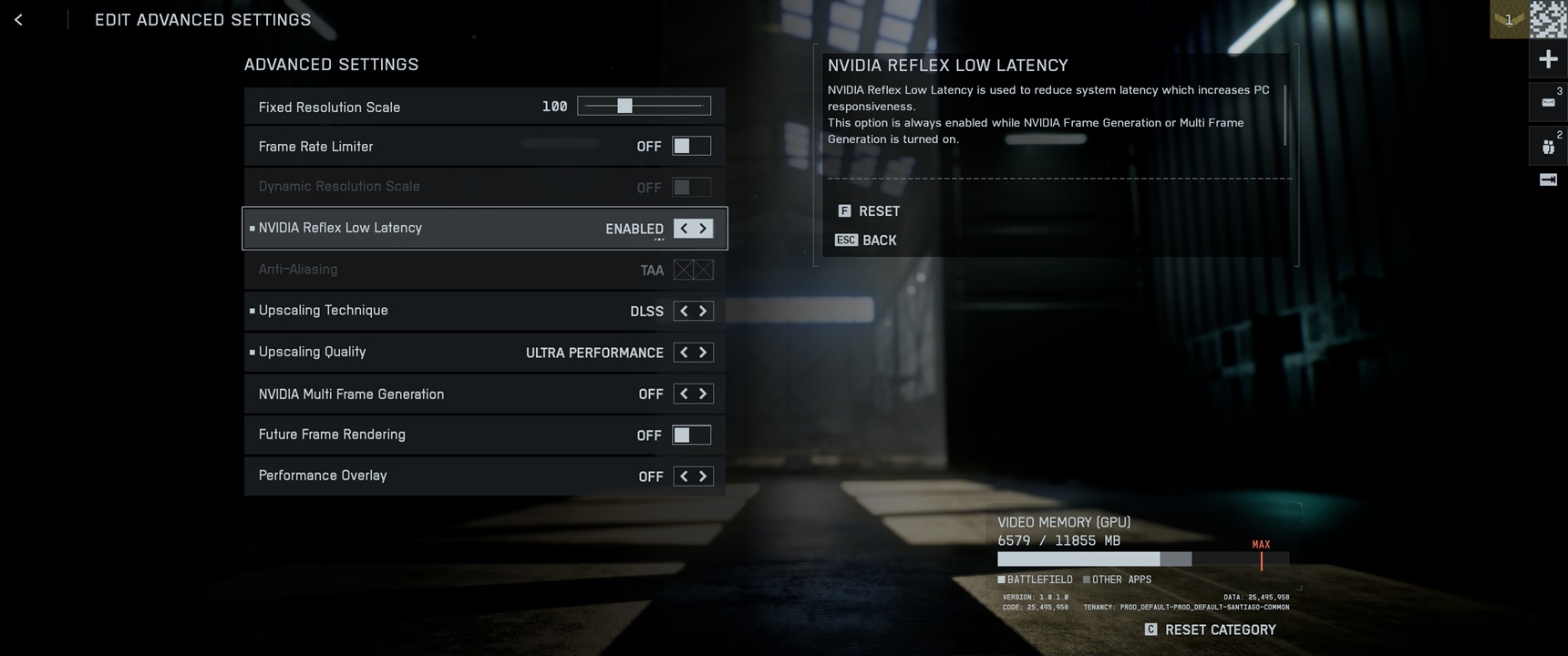Toggle the Frame Rate Limiter switch

tap(691, 146)
